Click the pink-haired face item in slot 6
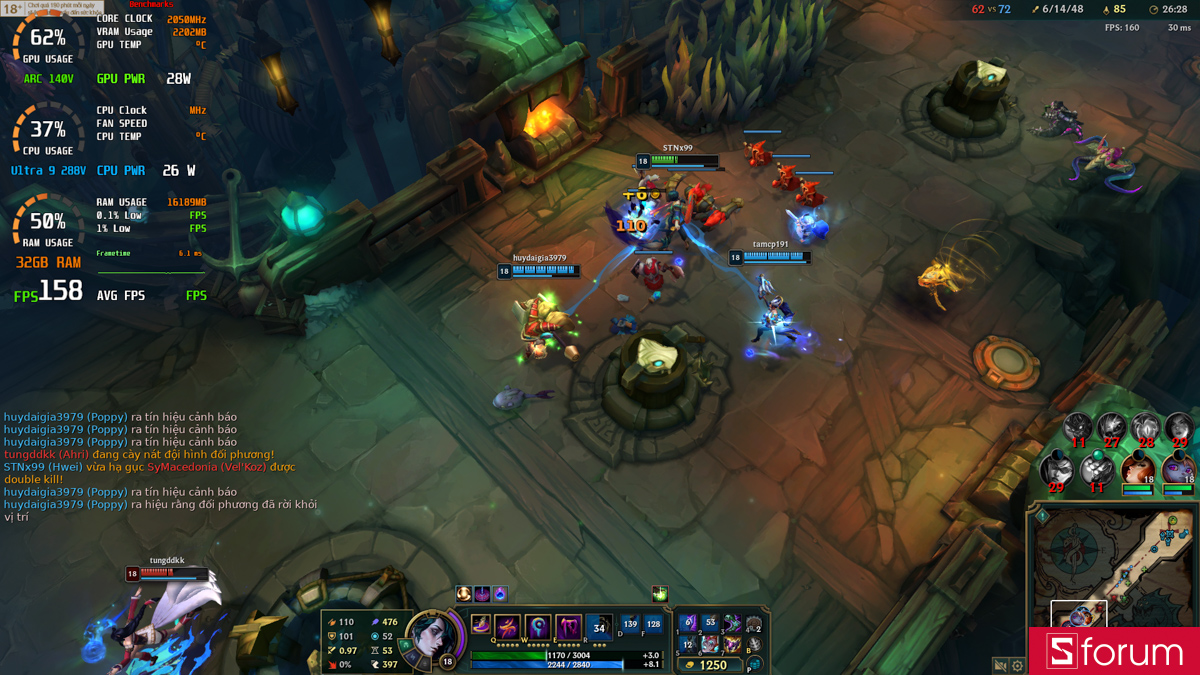Screen dimensions: 1200x675 (710, 645)
